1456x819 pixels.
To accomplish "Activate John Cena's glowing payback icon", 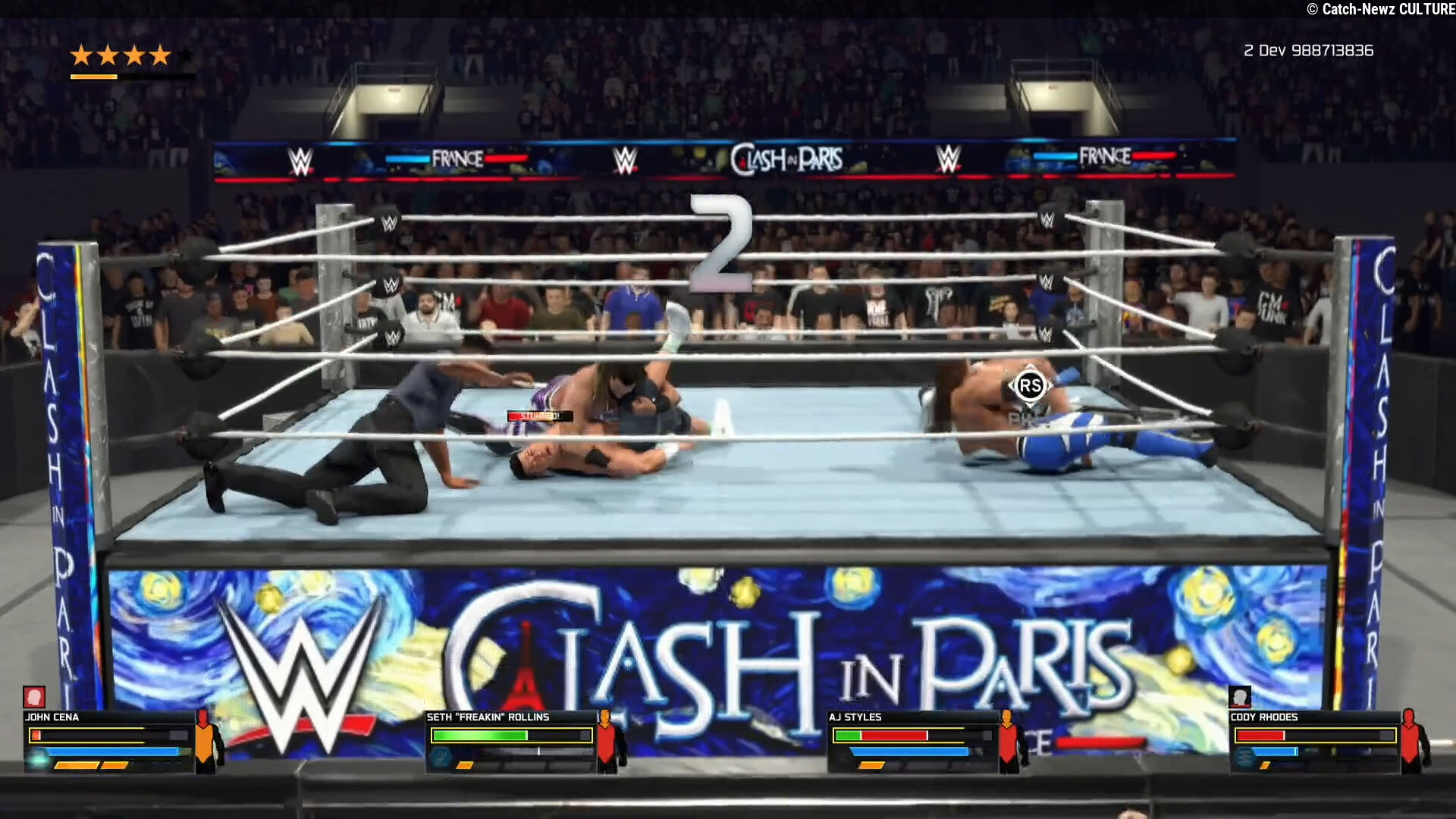I will [x=38, y=757].
